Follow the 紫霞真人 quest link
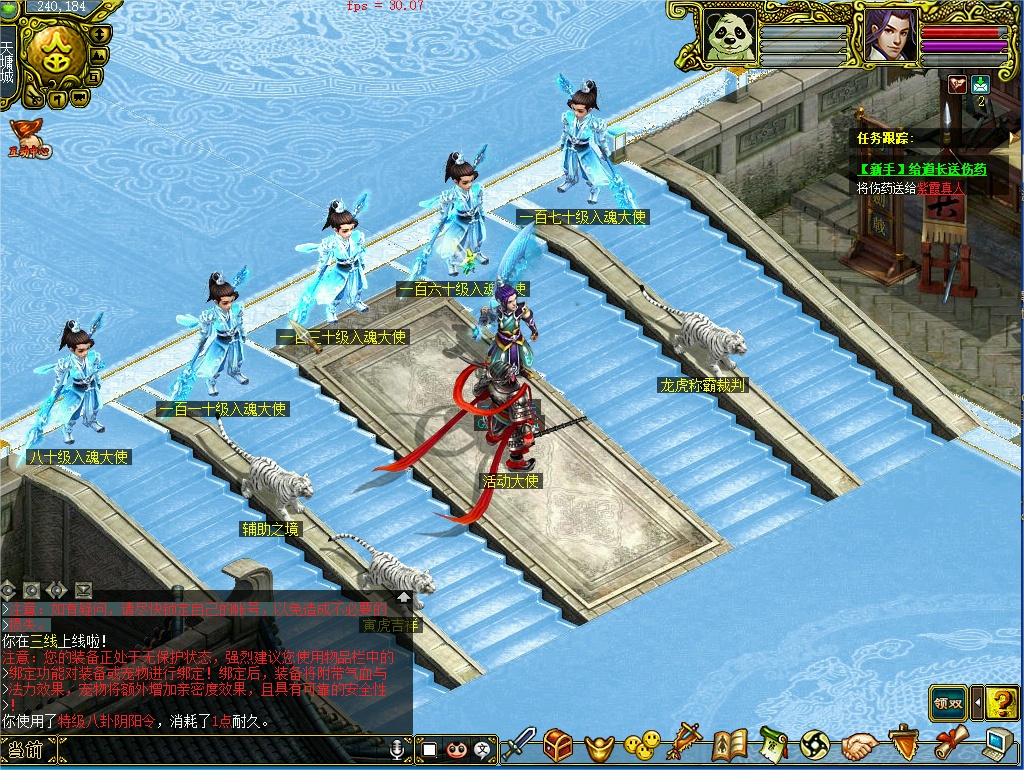 [942, 188]
